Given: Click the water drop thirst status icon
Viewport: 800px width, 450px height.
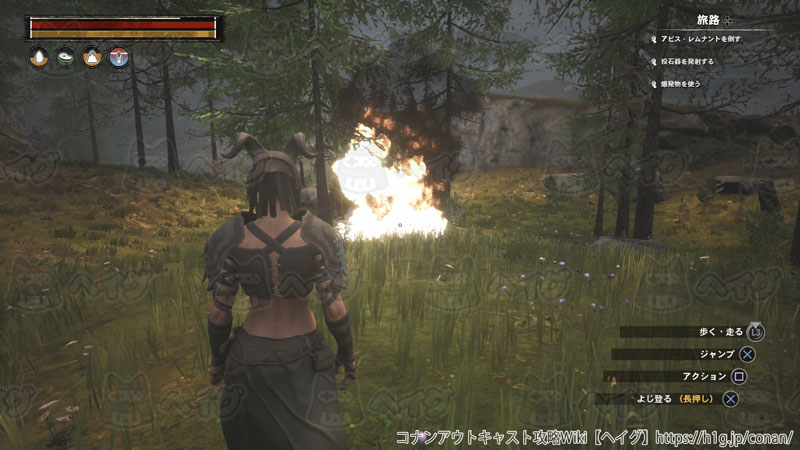Looking at the screenshot, I should click(x=39, y=58).
